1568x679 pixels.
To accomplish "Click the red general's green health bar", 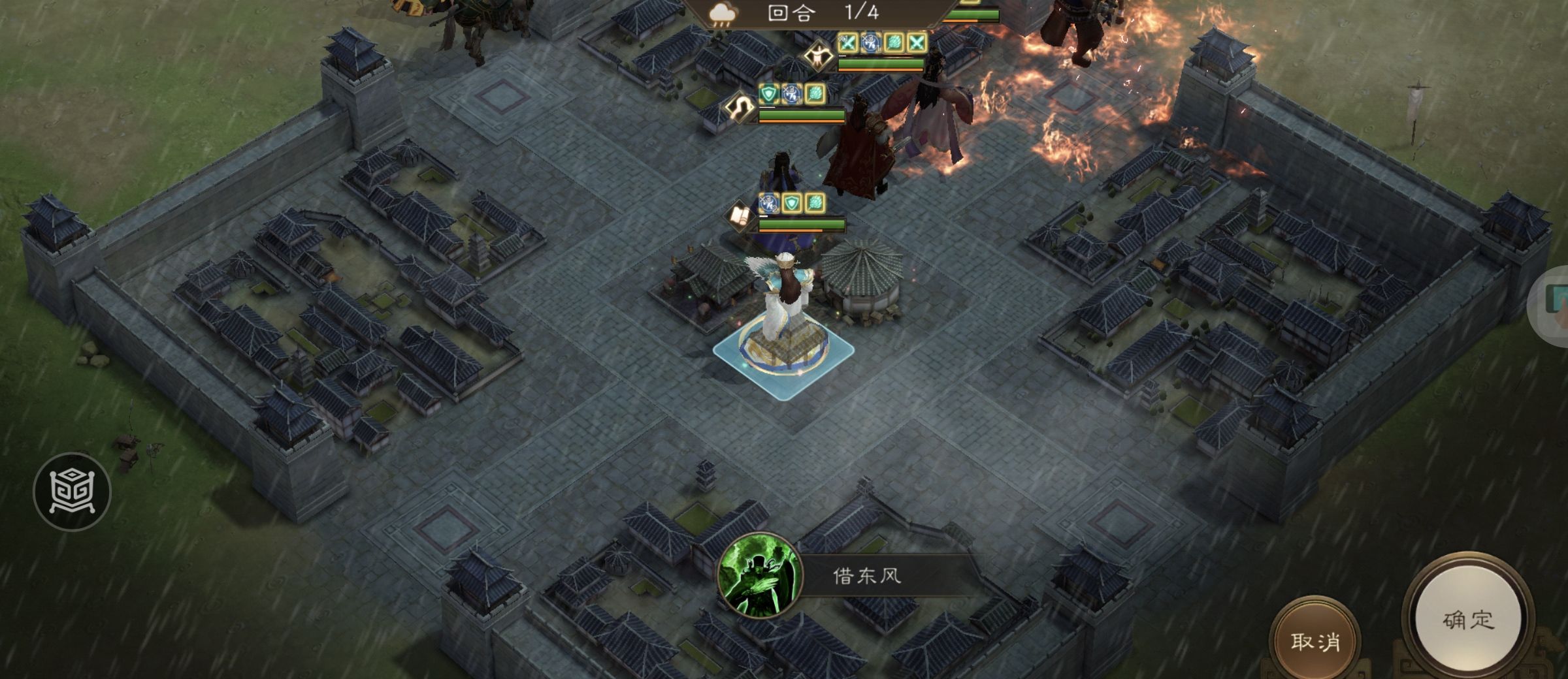I will [801, 115].
